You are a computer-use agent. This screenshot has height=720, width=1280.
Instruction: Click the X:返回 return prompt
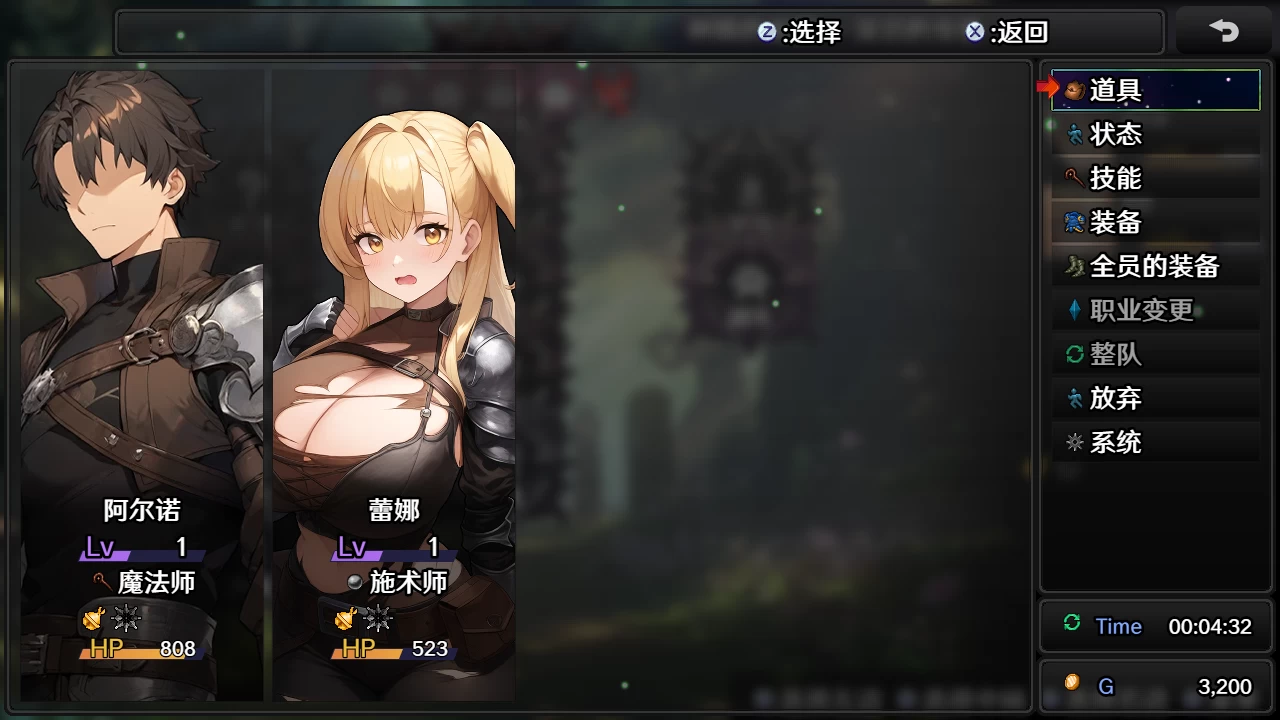(1010, 33)
